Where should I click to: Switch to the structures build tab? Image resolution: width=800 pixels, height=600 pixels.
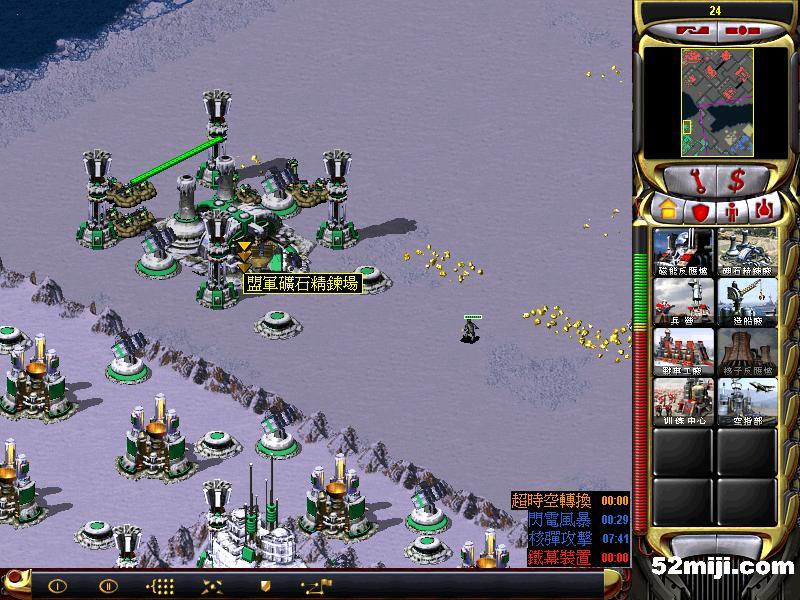point(665,211)
